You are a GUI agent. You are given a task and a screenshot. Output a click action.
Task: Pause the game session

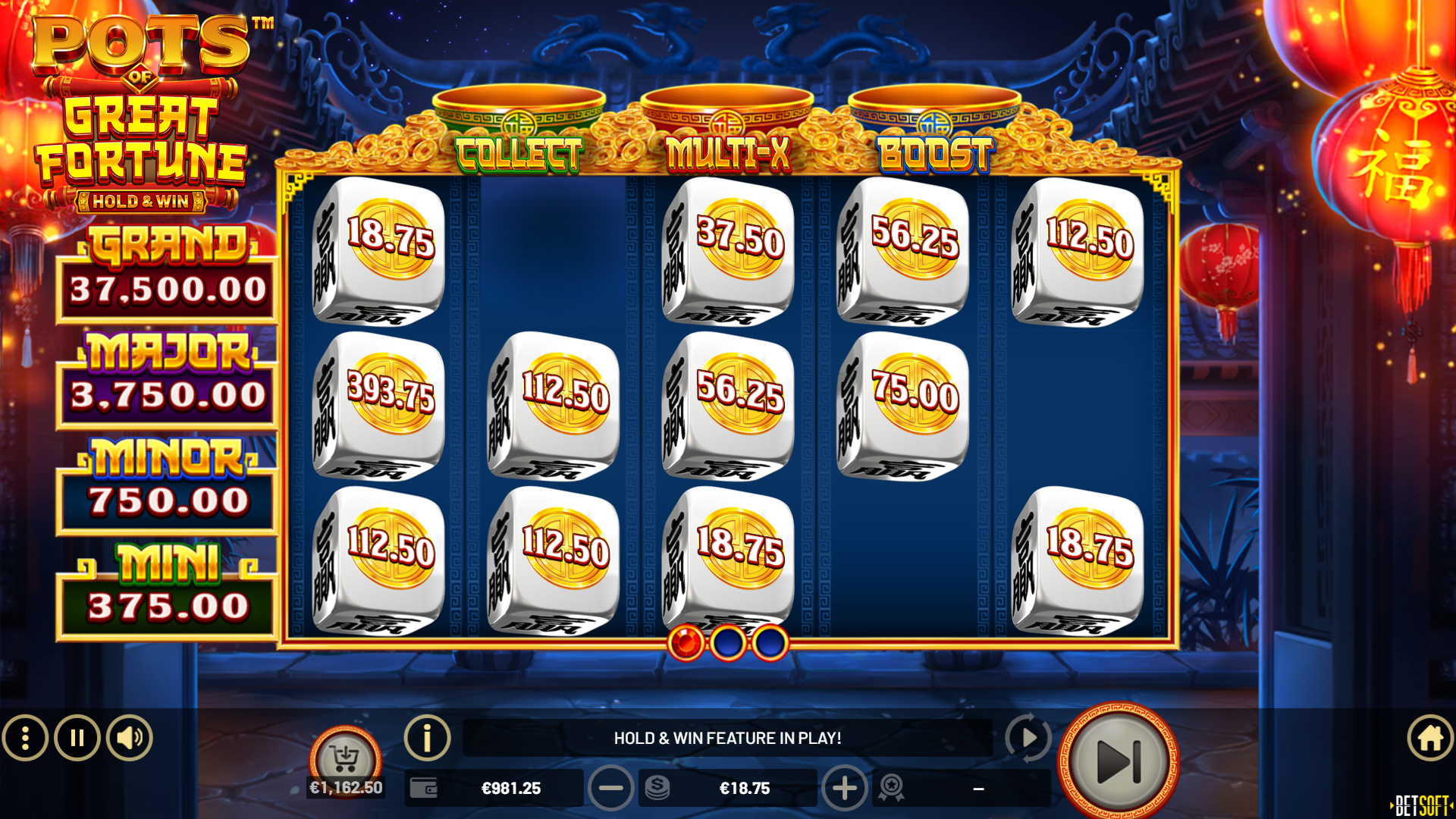pos(77,737)
